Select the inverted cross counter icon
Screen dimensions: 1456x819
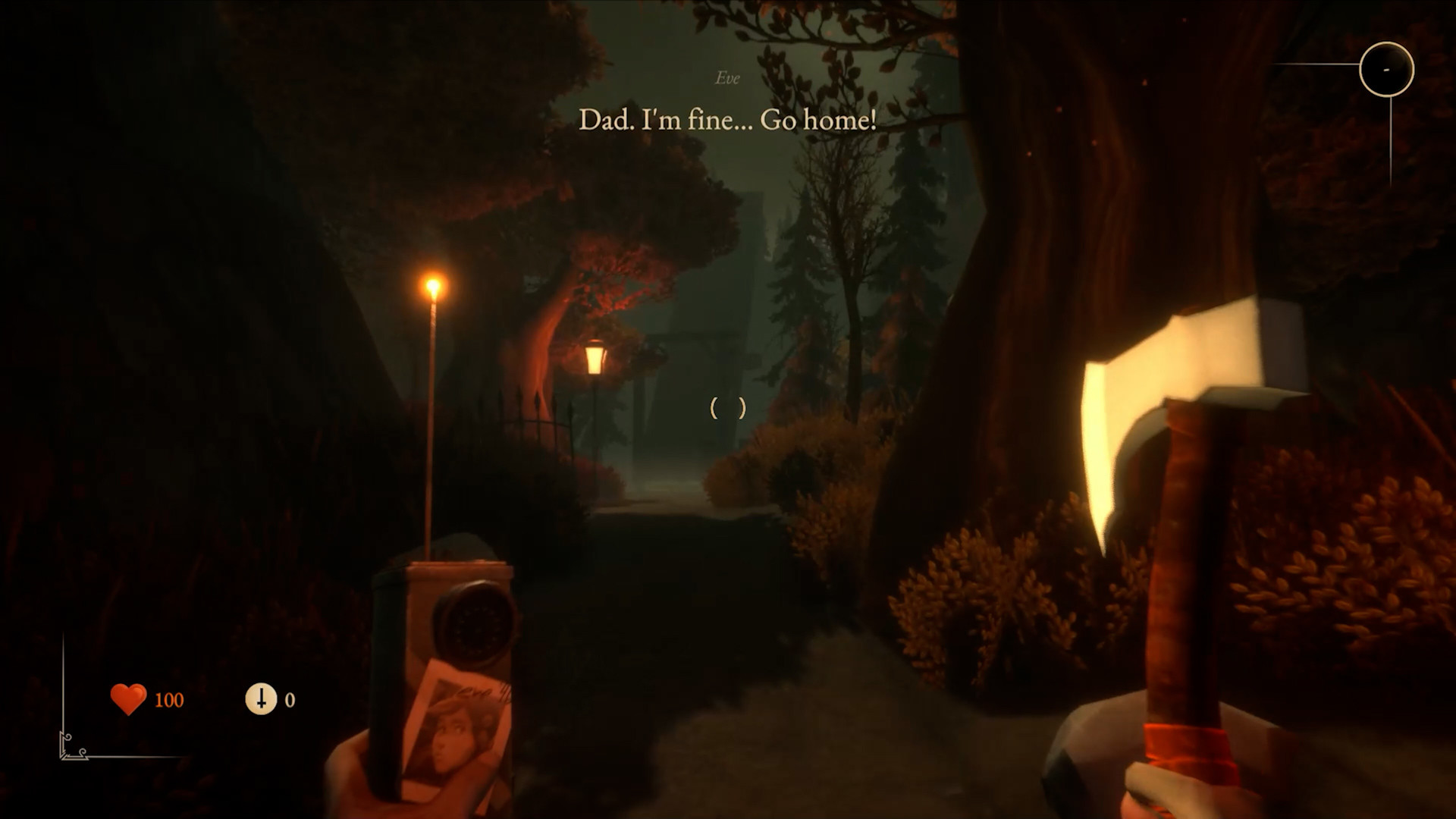pos(261,698)
